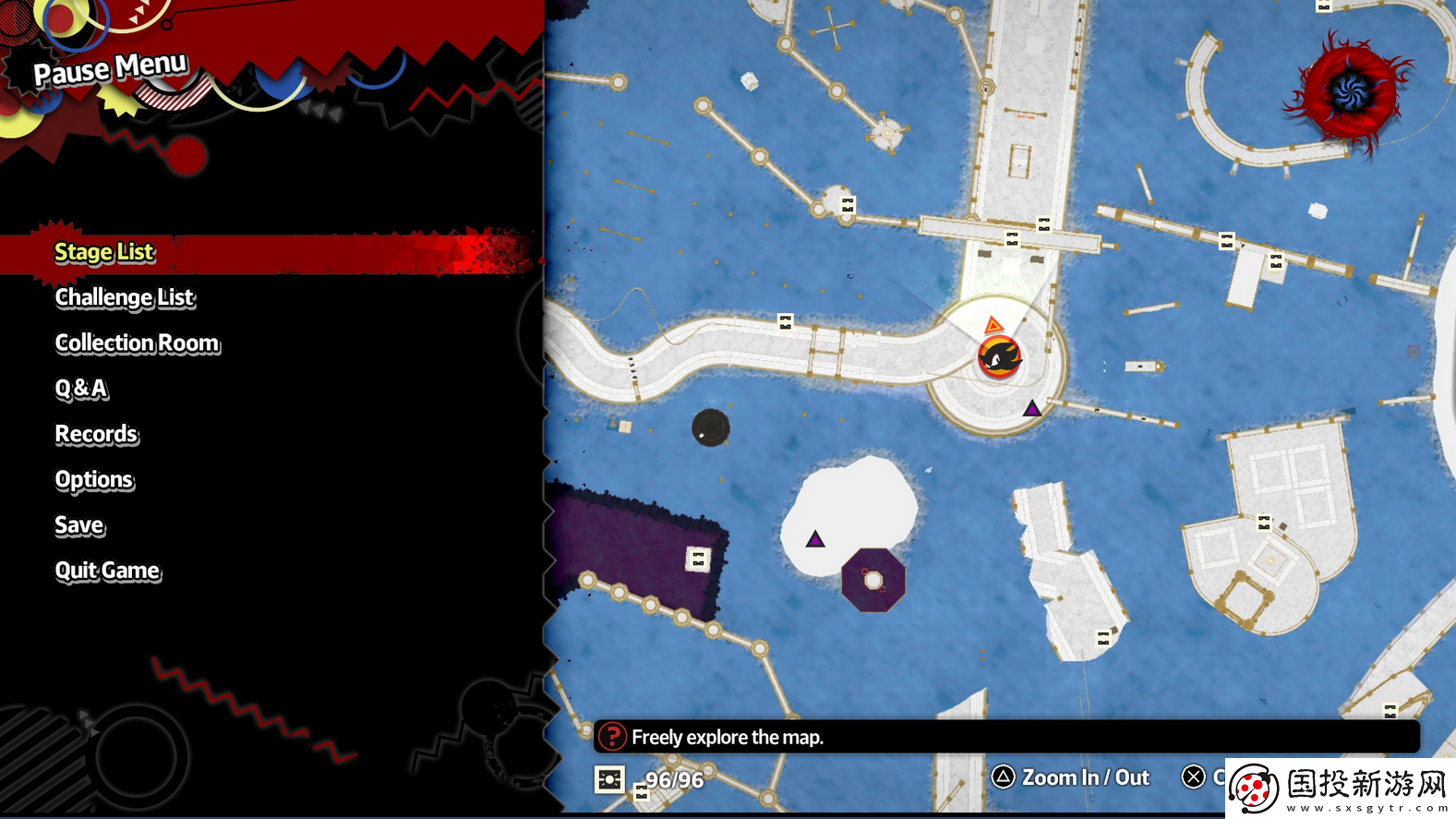Select Challenge List entry
Viewport: 1456px width, 819px height.
click(125, 297)
